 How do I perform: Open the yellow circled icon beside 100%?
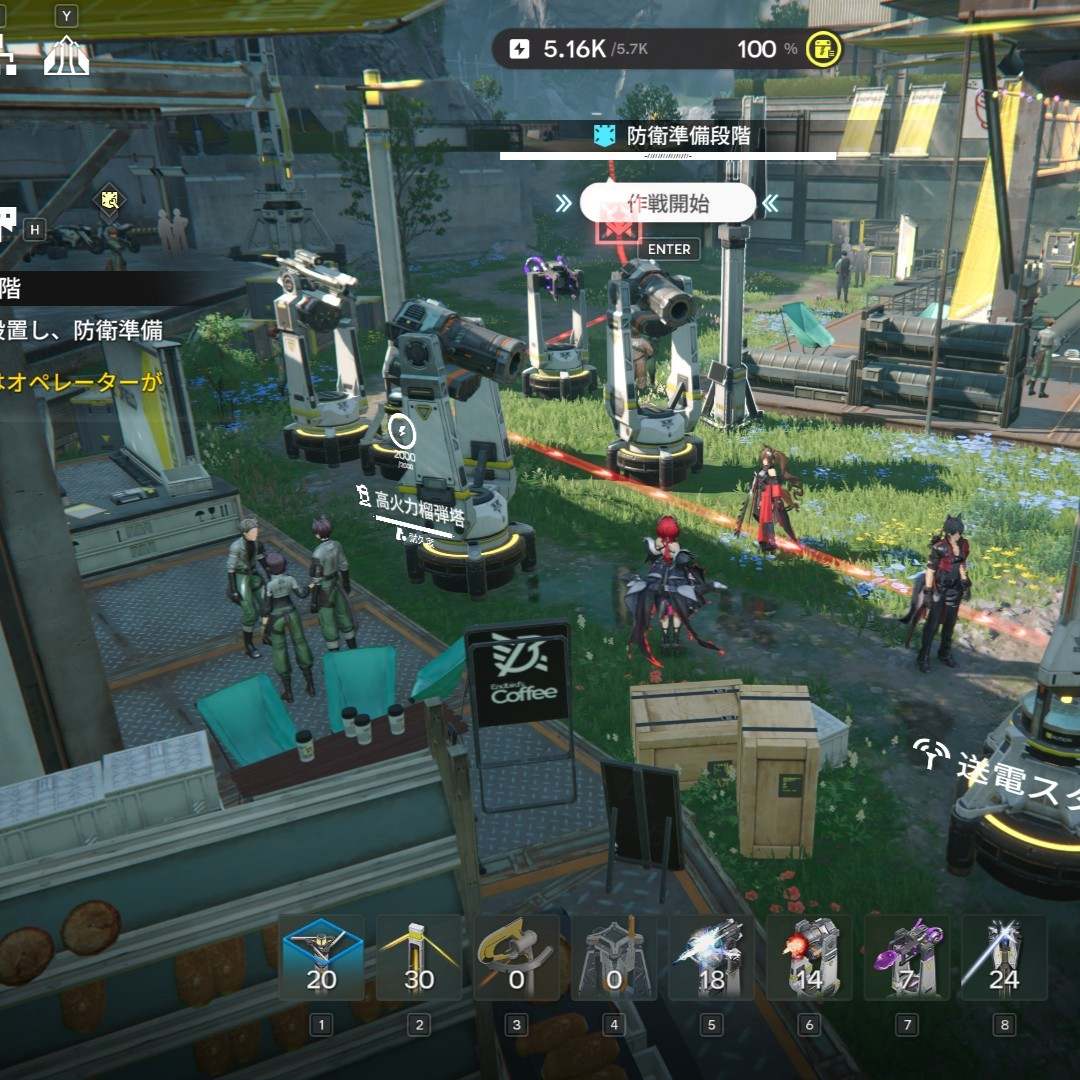824,49
